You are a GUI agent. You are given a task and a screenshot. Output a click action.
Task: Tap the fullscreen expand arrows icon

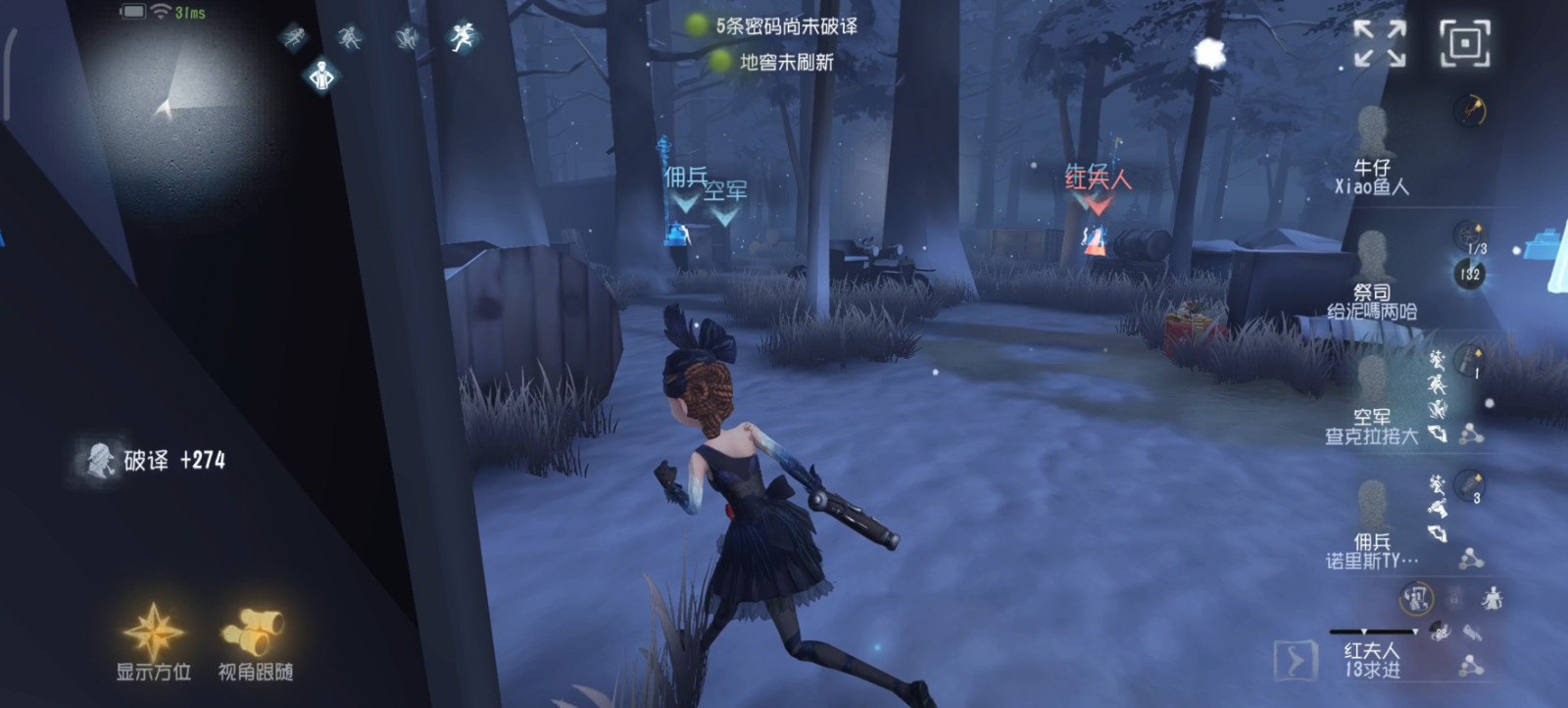(1382, 44)
